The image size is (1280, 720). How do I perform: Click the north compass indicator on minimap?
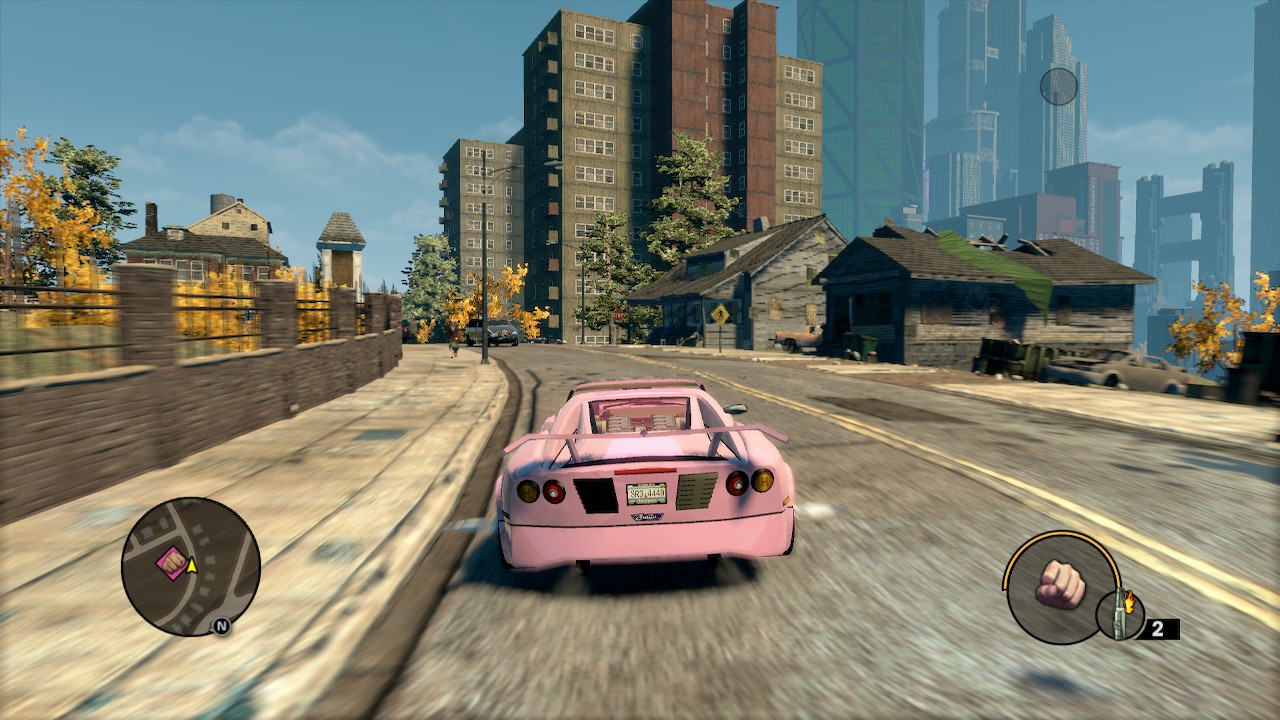(x=221, y=627)
